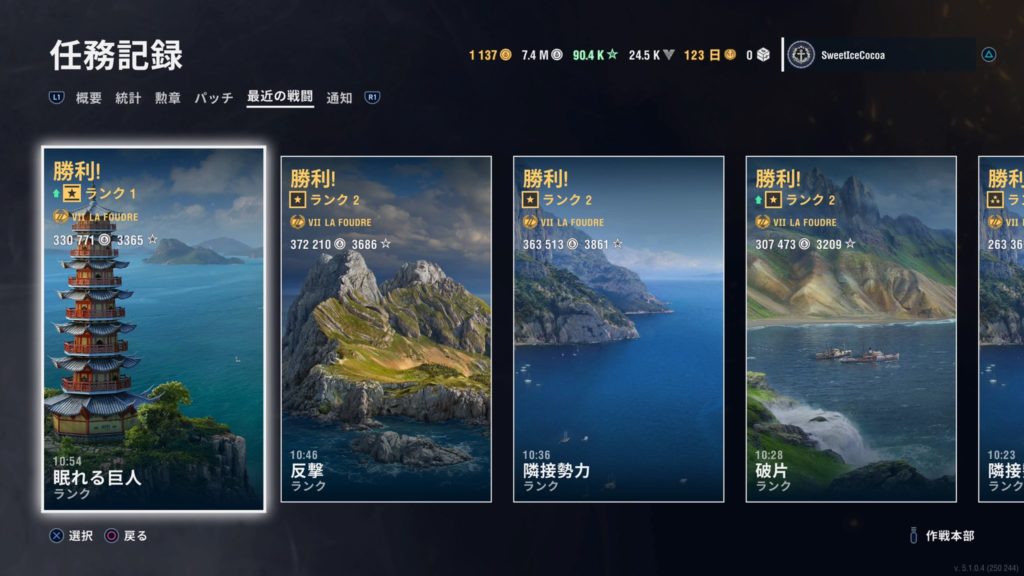
Task: Choose the 隣接勢力 battle card at 10:36
Action: [618, 329]
